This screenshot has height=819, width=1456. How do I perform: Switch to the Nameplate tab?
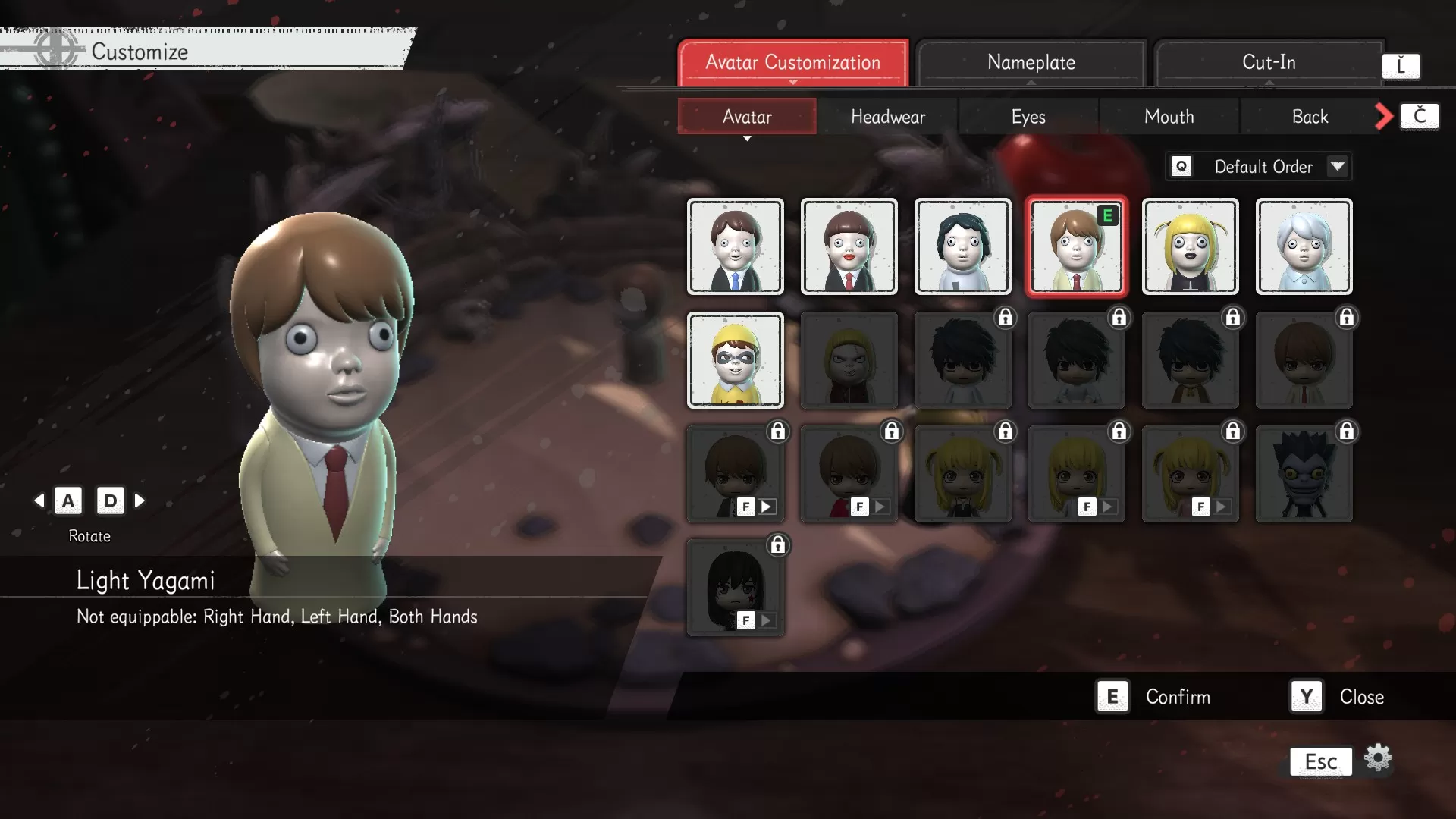(1031, 62)
